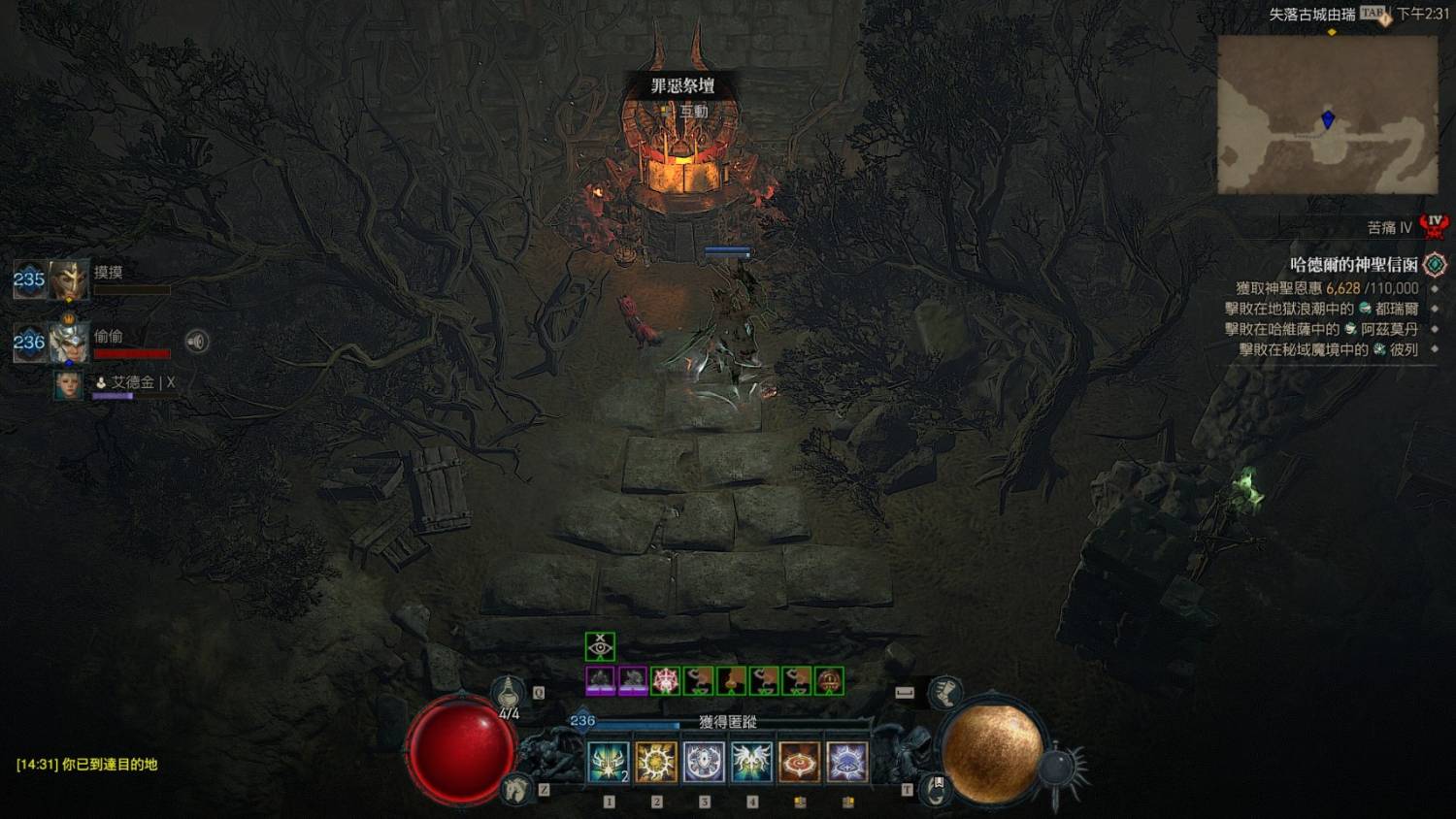
Task: Use the boot evade ability
Action: point(943,693)
